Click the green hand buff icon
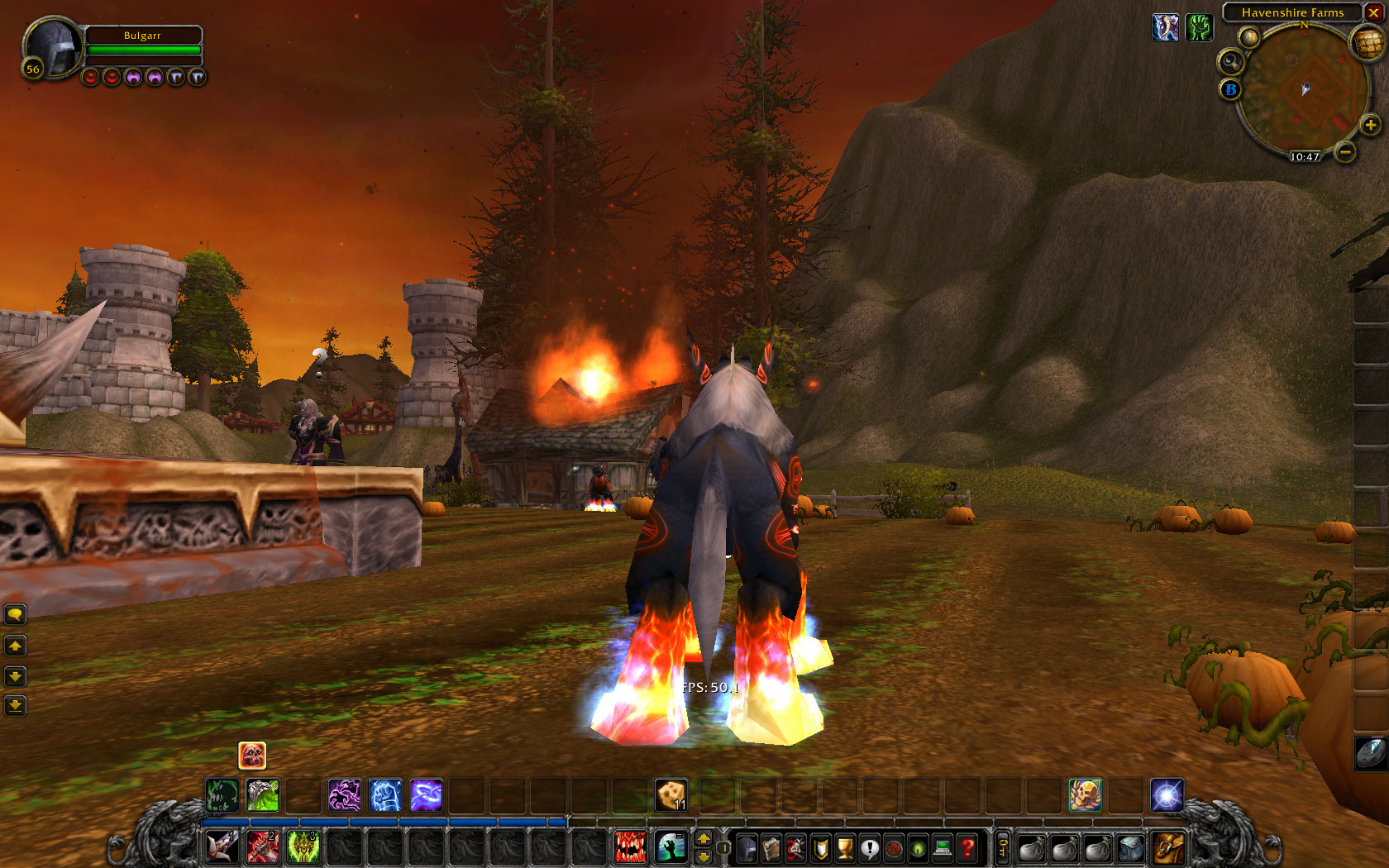This screenshot has height=868, width=1389. (x=1199, y=27)
